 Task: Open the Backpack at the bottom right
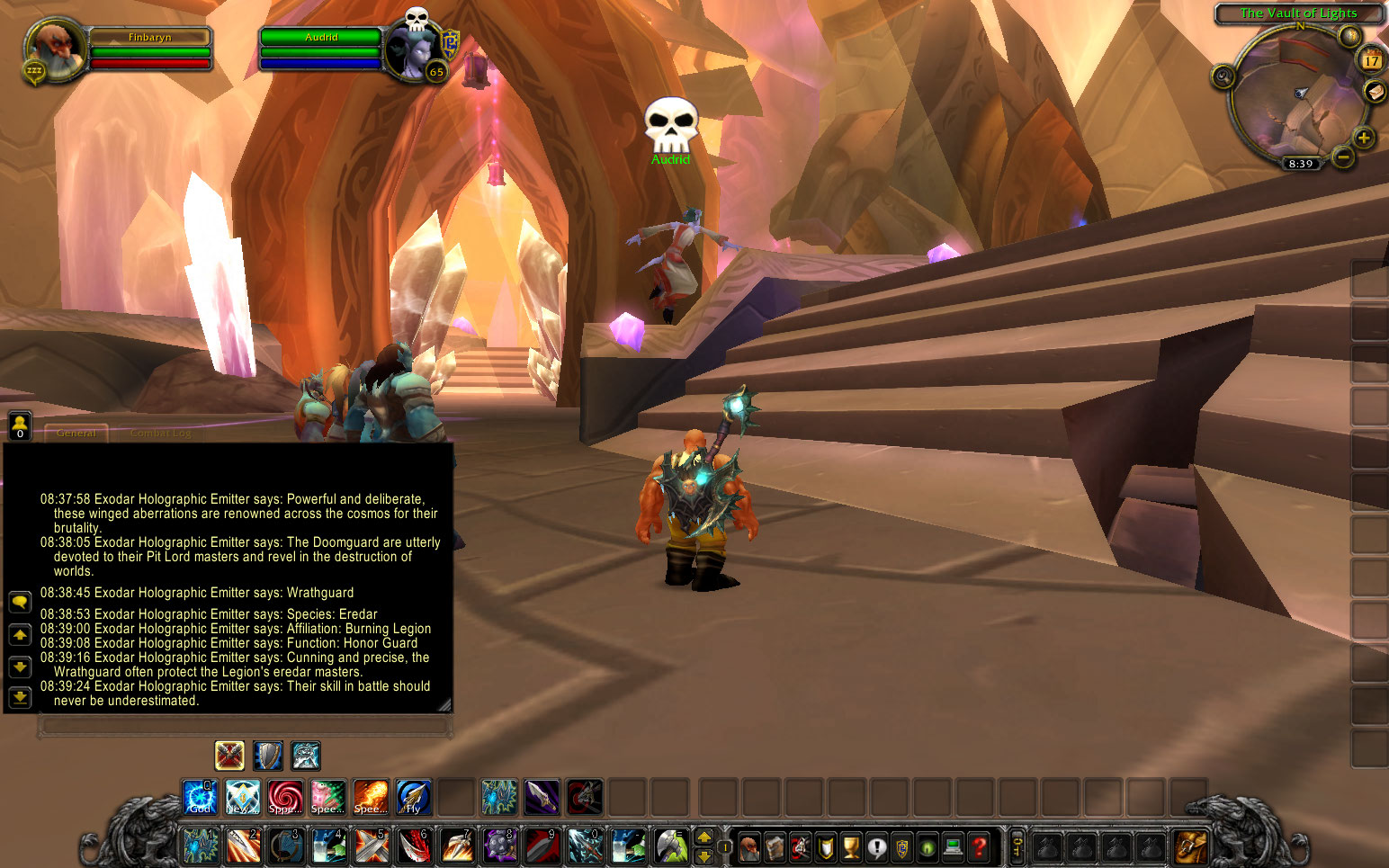pos(1189,846)
